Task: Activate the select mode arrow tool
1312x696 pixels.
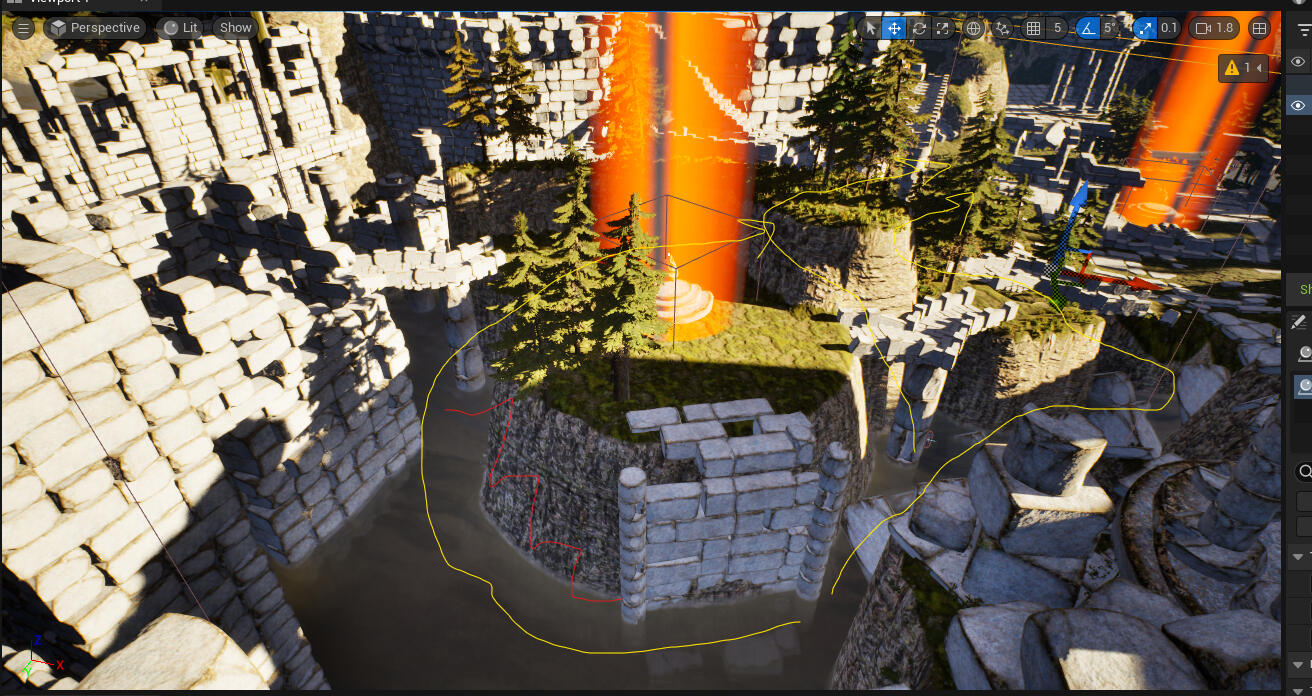Action: tap(870, 28)
